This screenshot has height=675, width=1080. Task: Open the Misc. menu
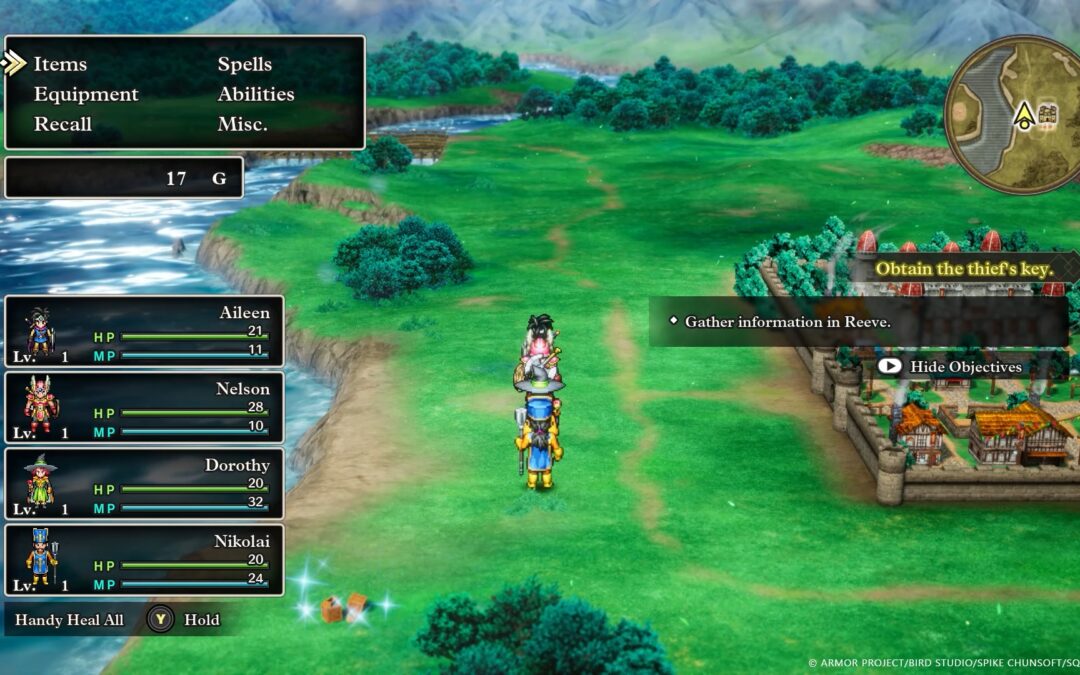pos(242,124)
